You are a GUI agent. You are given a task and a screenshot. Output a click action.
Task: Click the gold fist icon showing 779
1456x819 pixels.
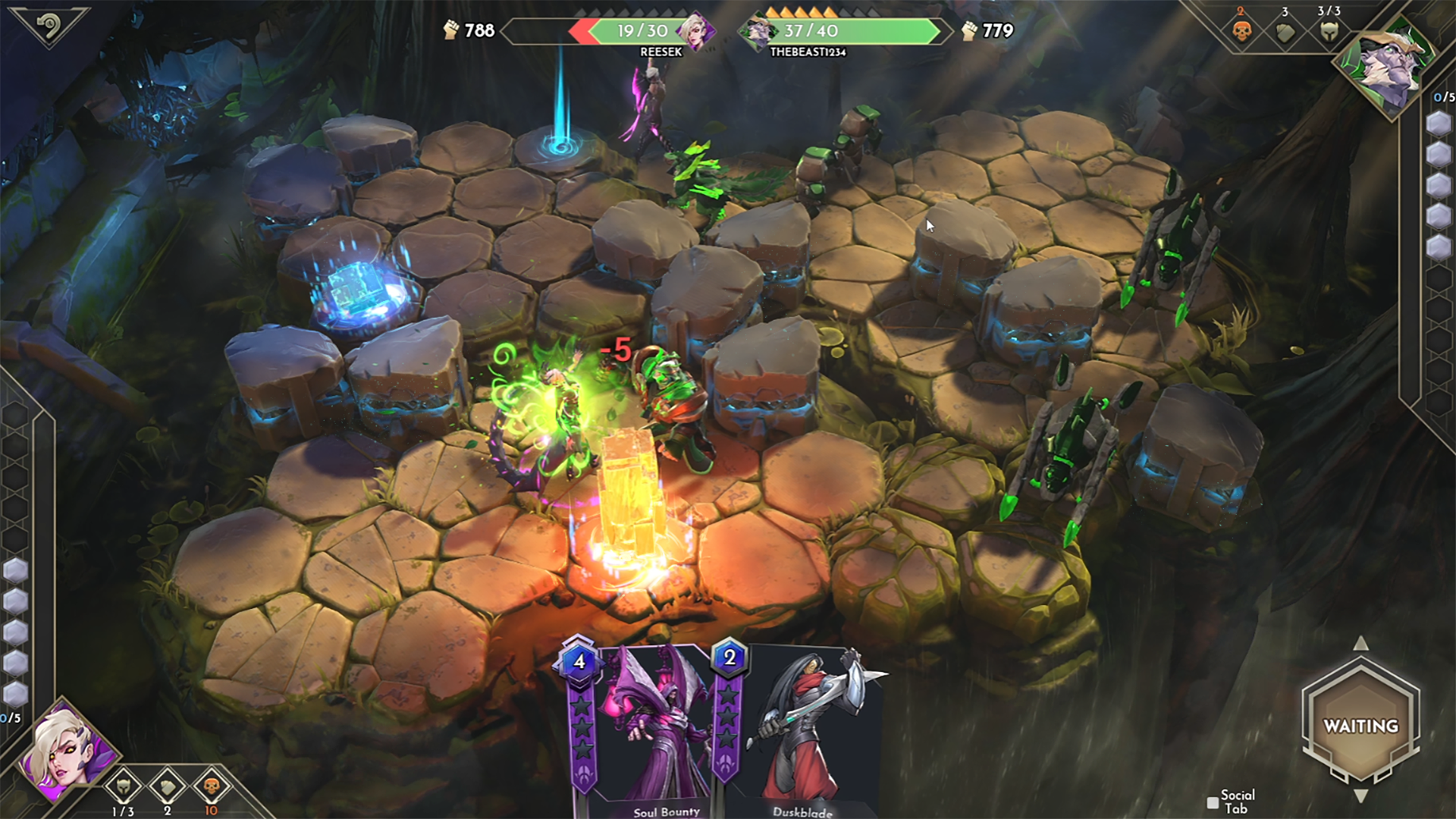[968, 32]
